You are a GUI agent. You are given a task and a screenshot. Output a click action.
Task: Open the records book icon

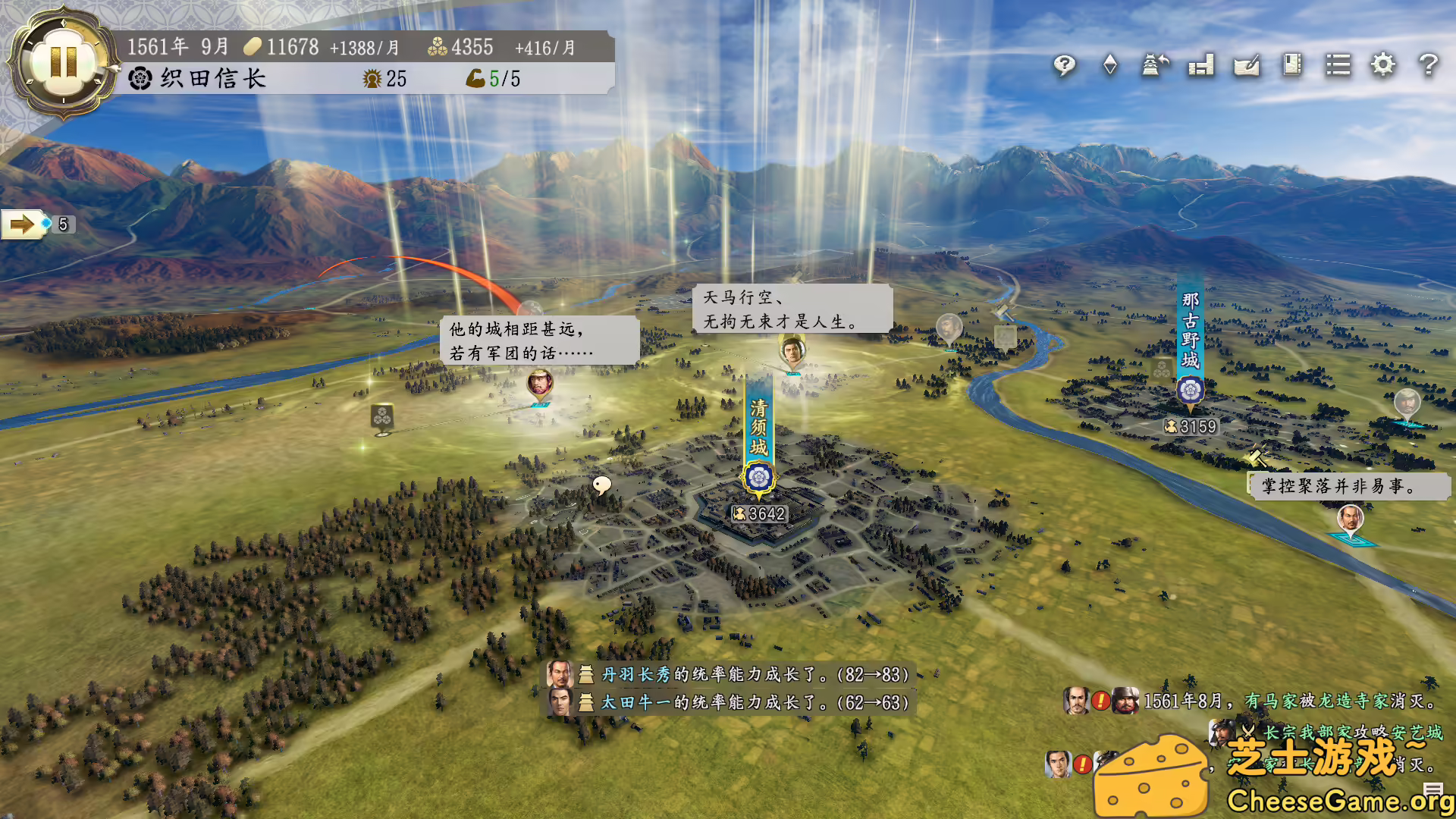pos(1293,67)
